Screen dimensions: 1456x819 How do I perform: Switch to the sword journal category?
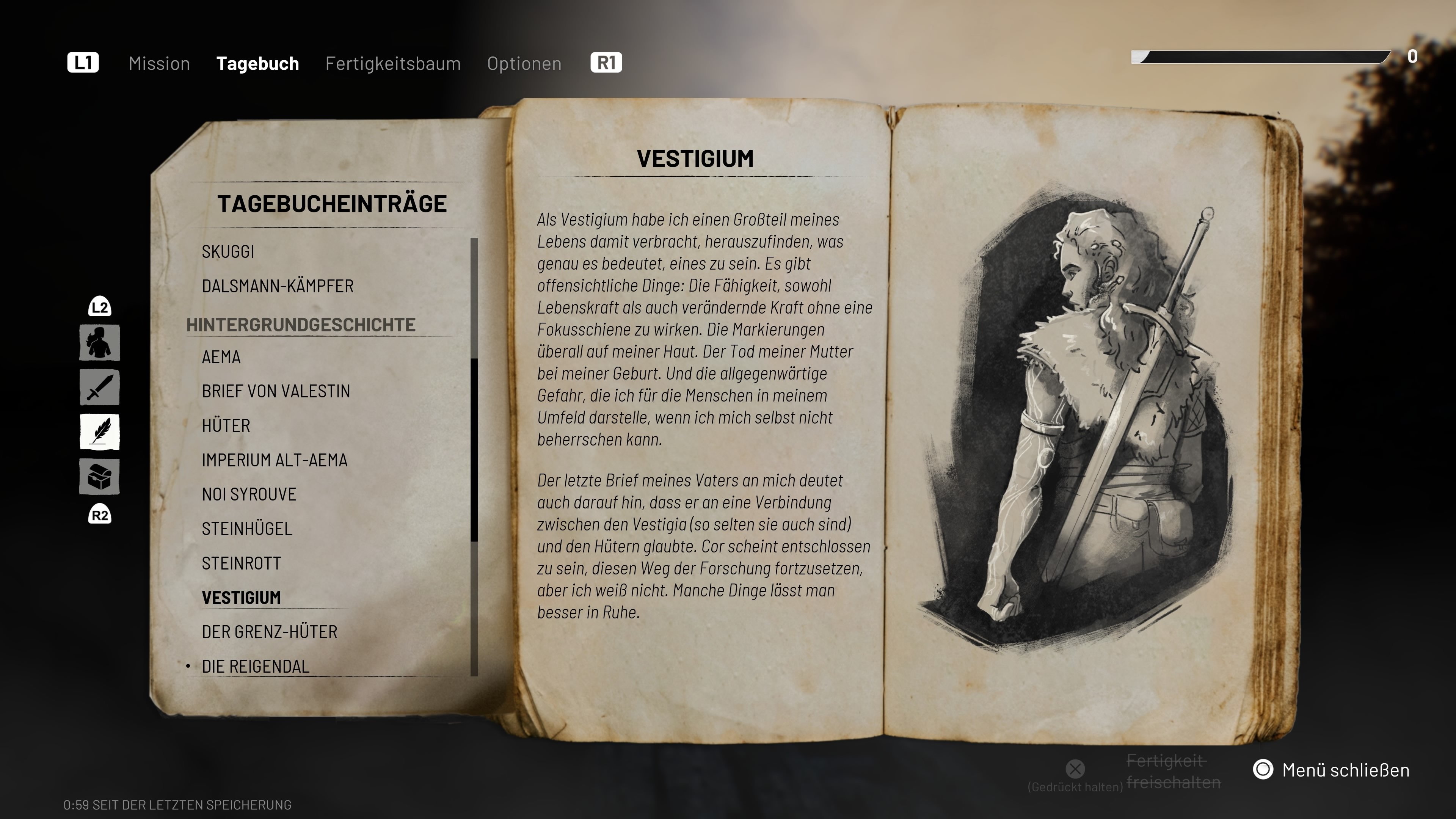coord(99,387)
